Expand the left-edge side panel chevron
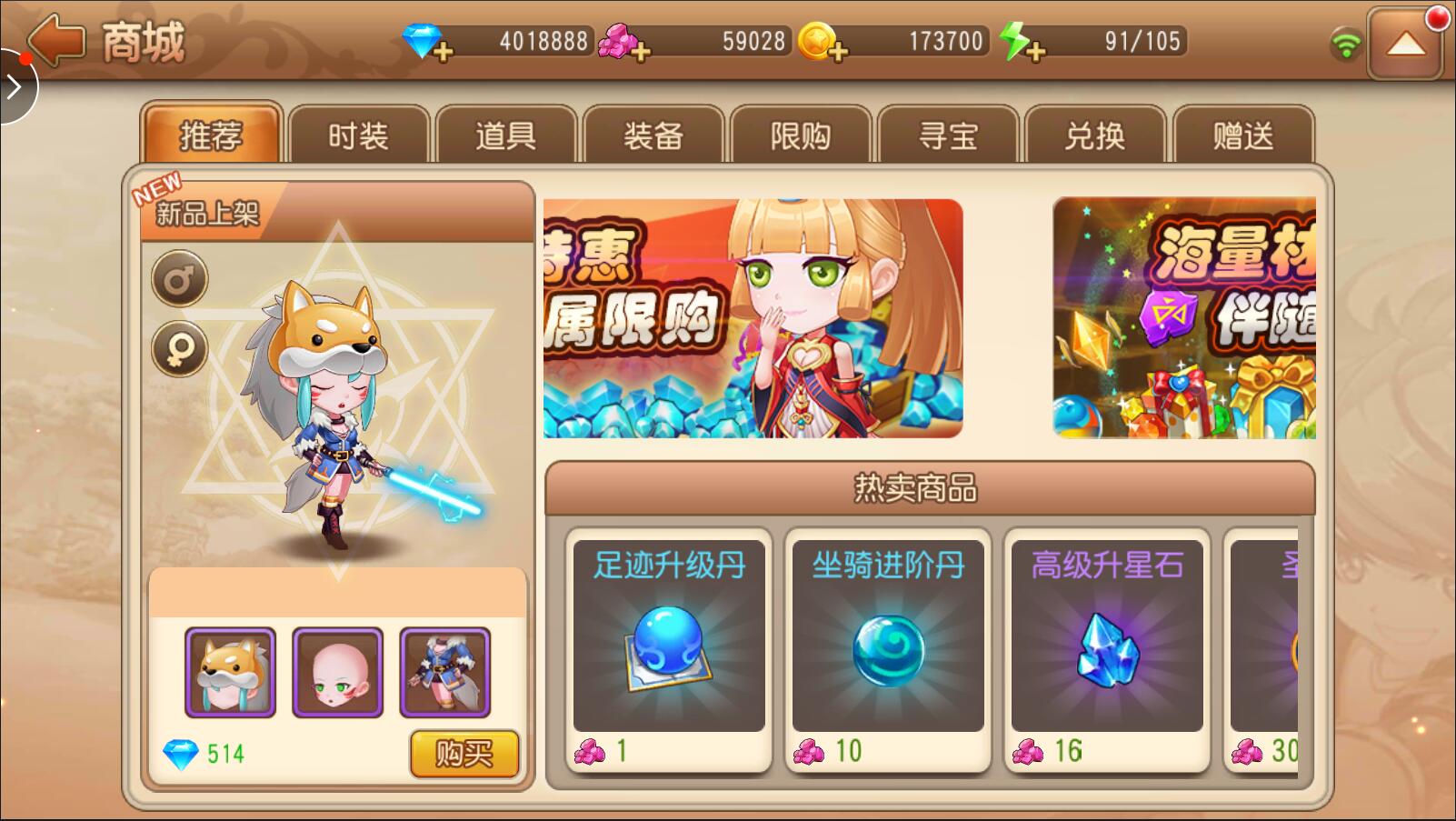This screenshot has width=1456, height=821. 13,86
